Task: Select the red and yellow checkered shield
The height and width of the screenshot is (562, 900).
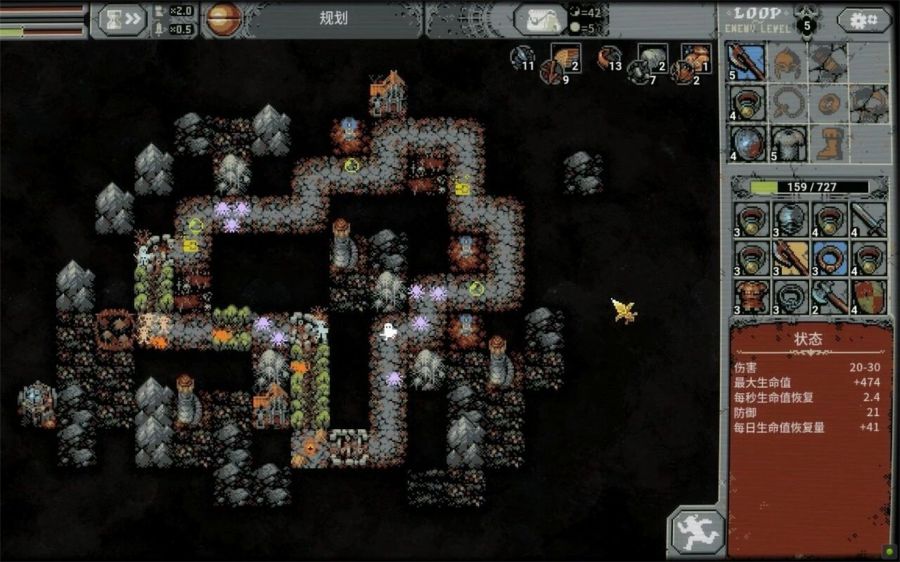Action: click(868, 296)
